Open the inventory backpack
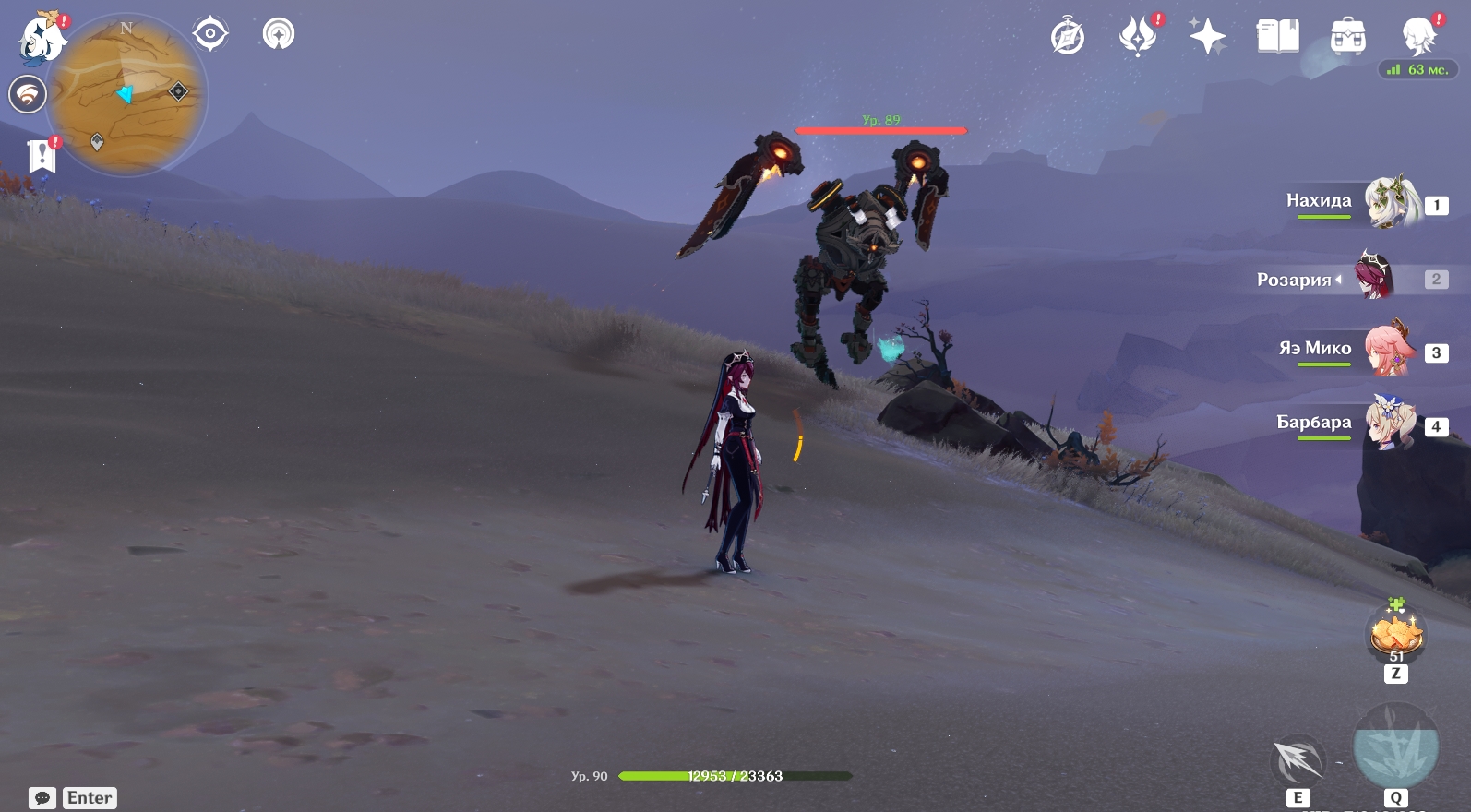 click(x=1347, y=37)
